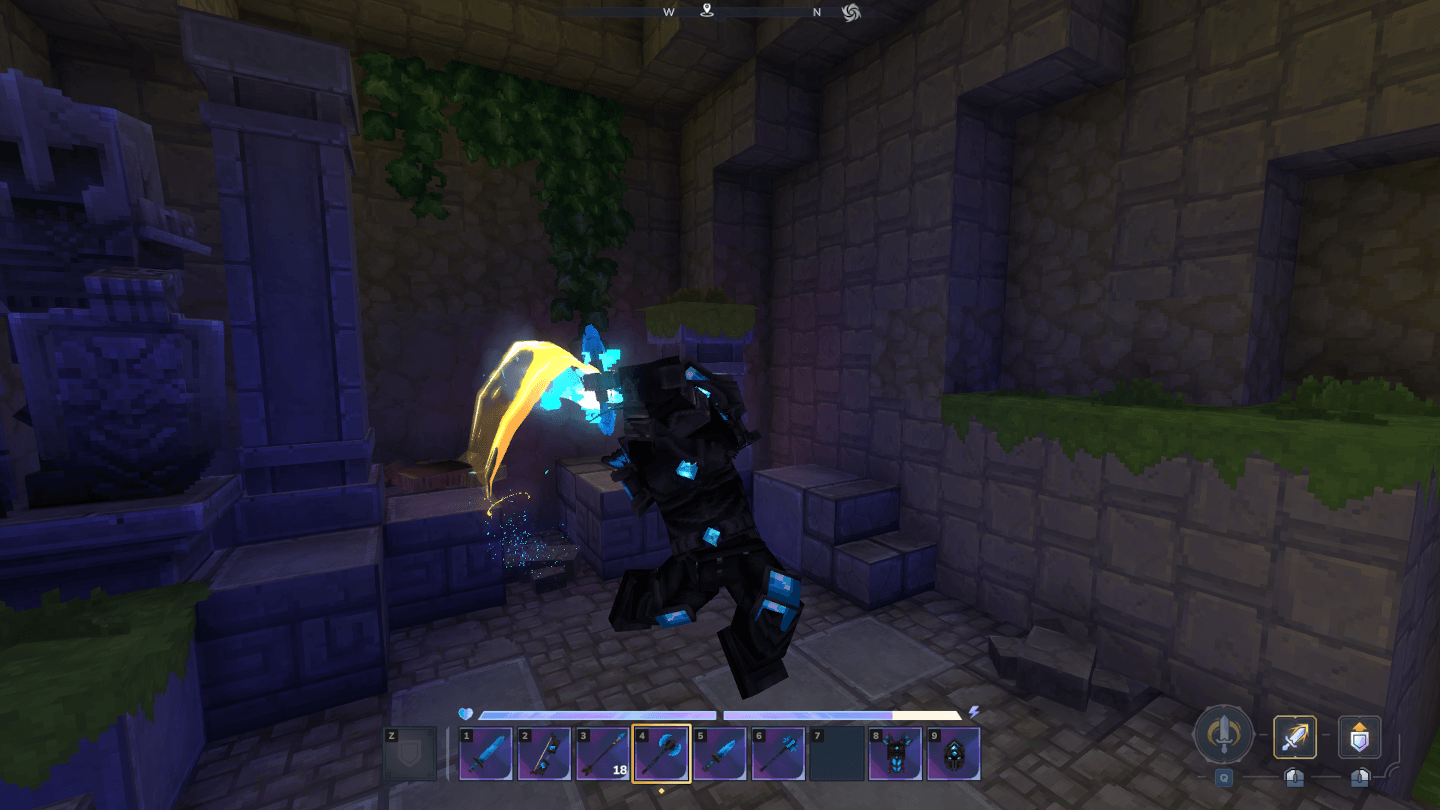The image size is (1440, 810).
Task: Activate the round sword signature ability
Action: [1222, 737]
